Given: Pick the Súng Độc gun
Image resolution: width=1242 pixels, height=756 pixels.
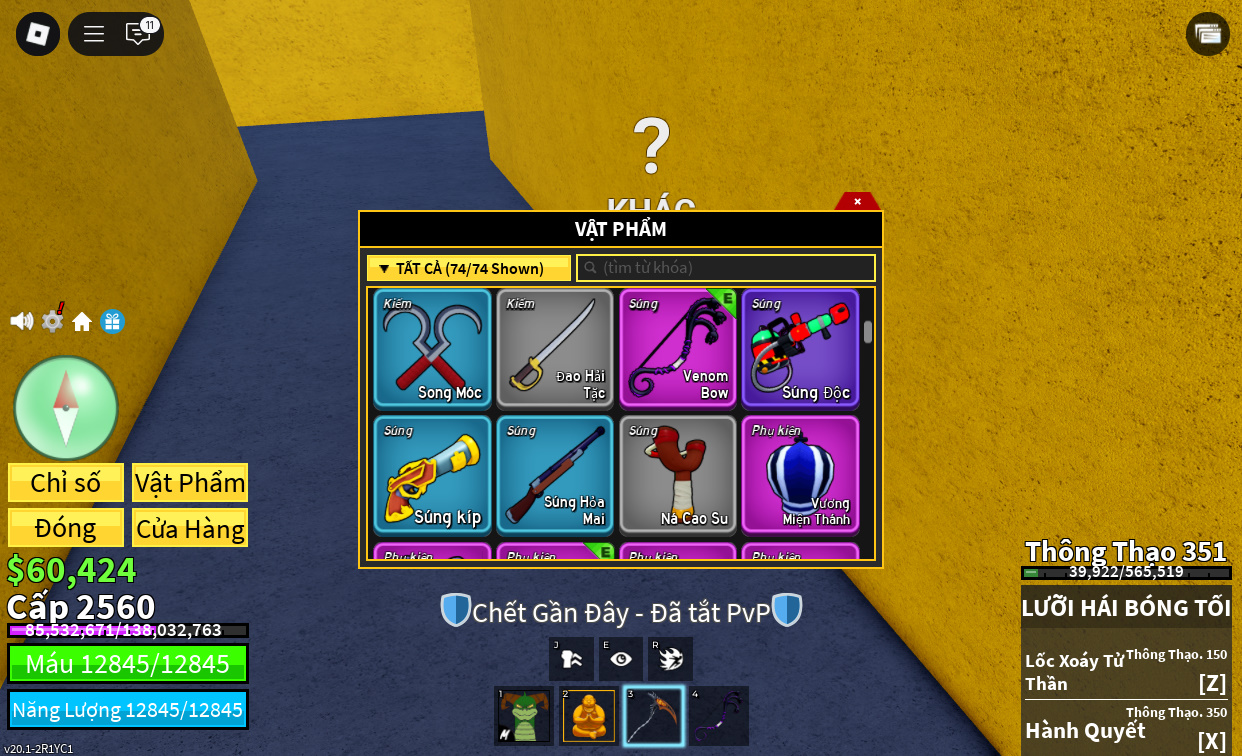Looking at the screenshot, I should (800, 348).
